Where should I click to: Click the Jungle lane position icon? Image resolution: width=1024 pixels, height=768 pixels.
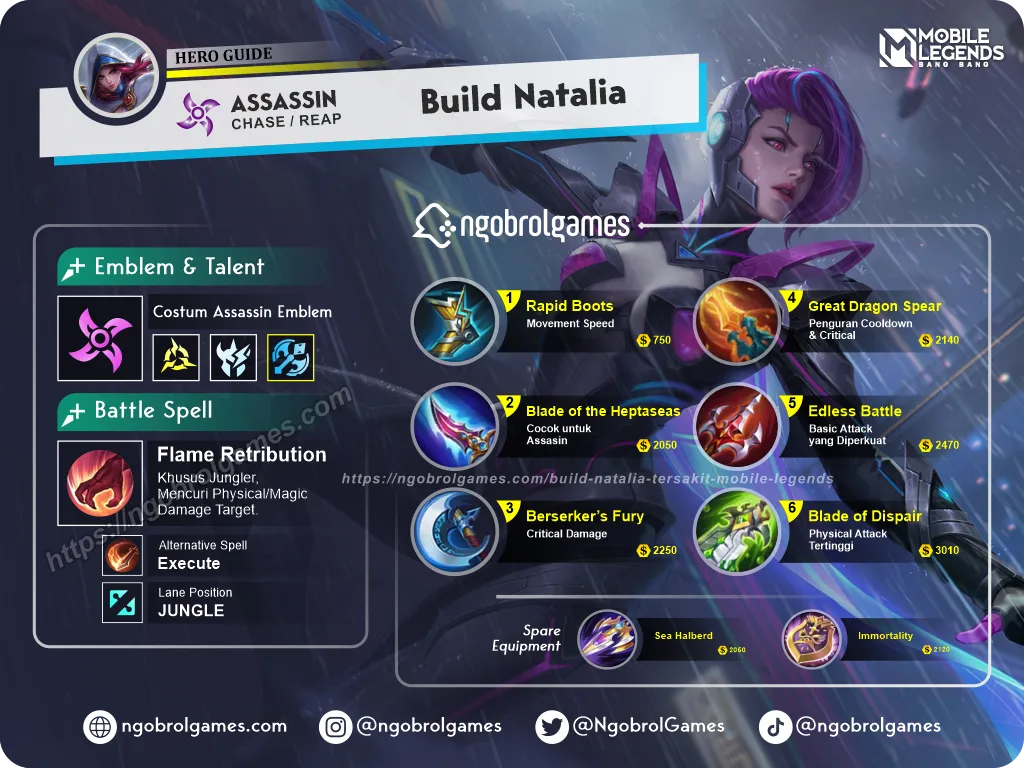click(123, 602)
